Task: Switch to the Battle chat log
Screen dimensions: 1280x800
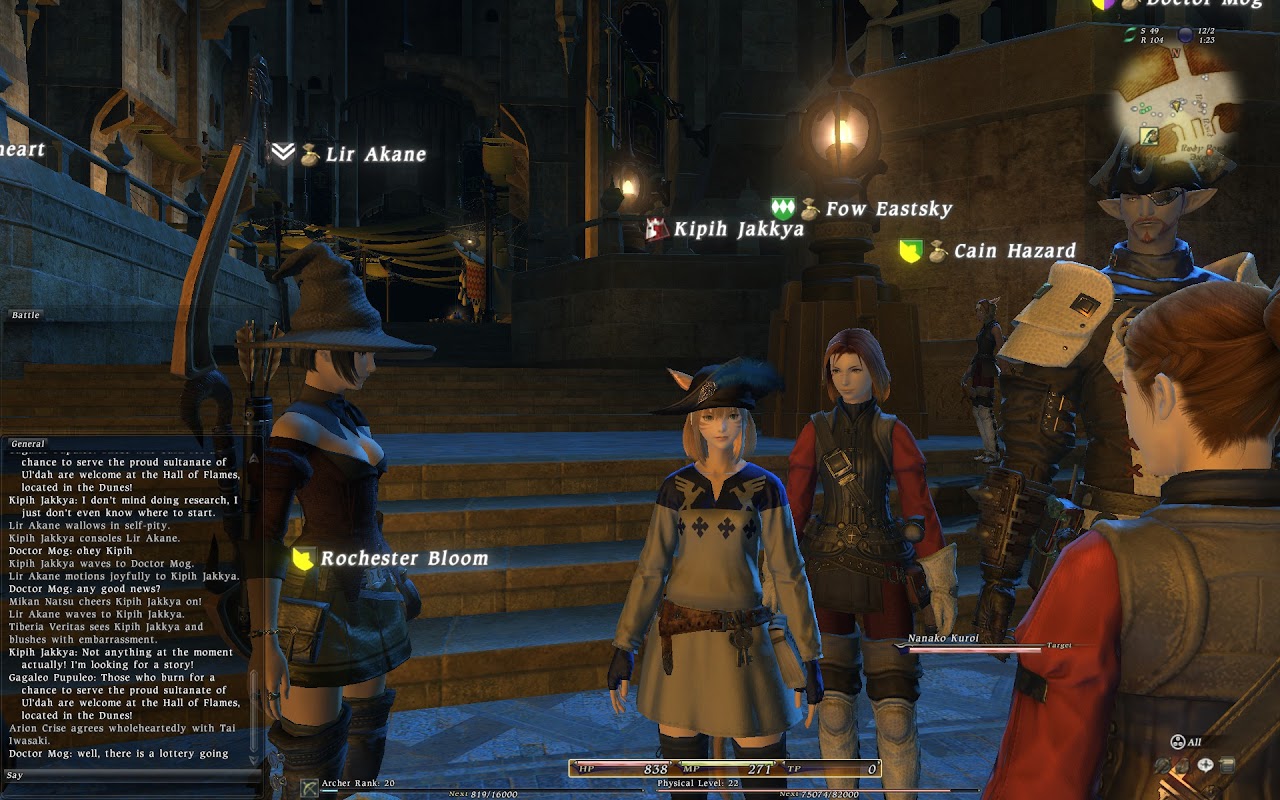Action: click(x=26, y=315)
